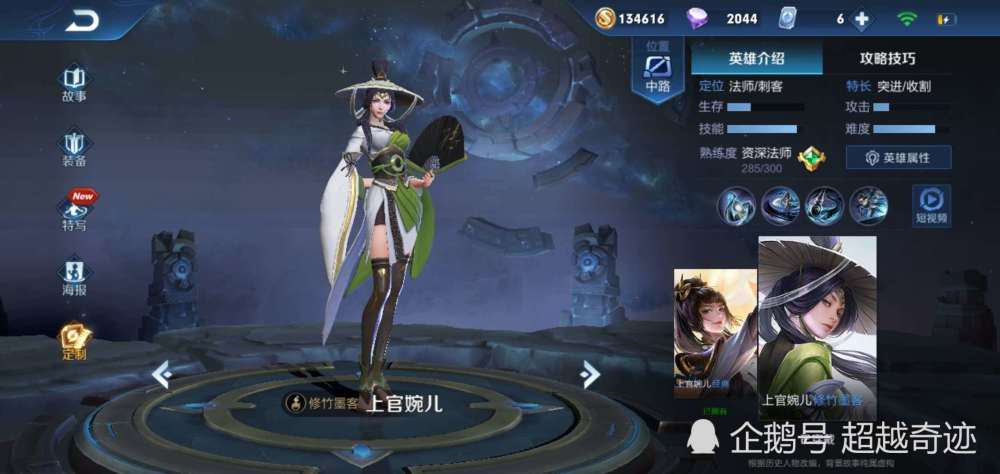
Task: Open the 故事 story section
Action: pos(75,83)
